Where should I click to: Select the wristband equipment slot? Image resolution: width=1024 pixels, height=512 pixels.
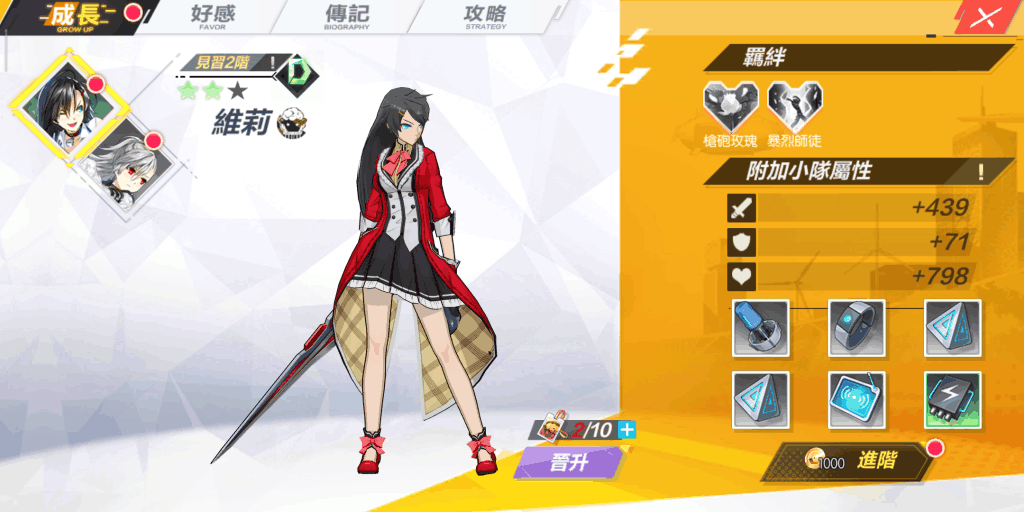tap(857, 327)
